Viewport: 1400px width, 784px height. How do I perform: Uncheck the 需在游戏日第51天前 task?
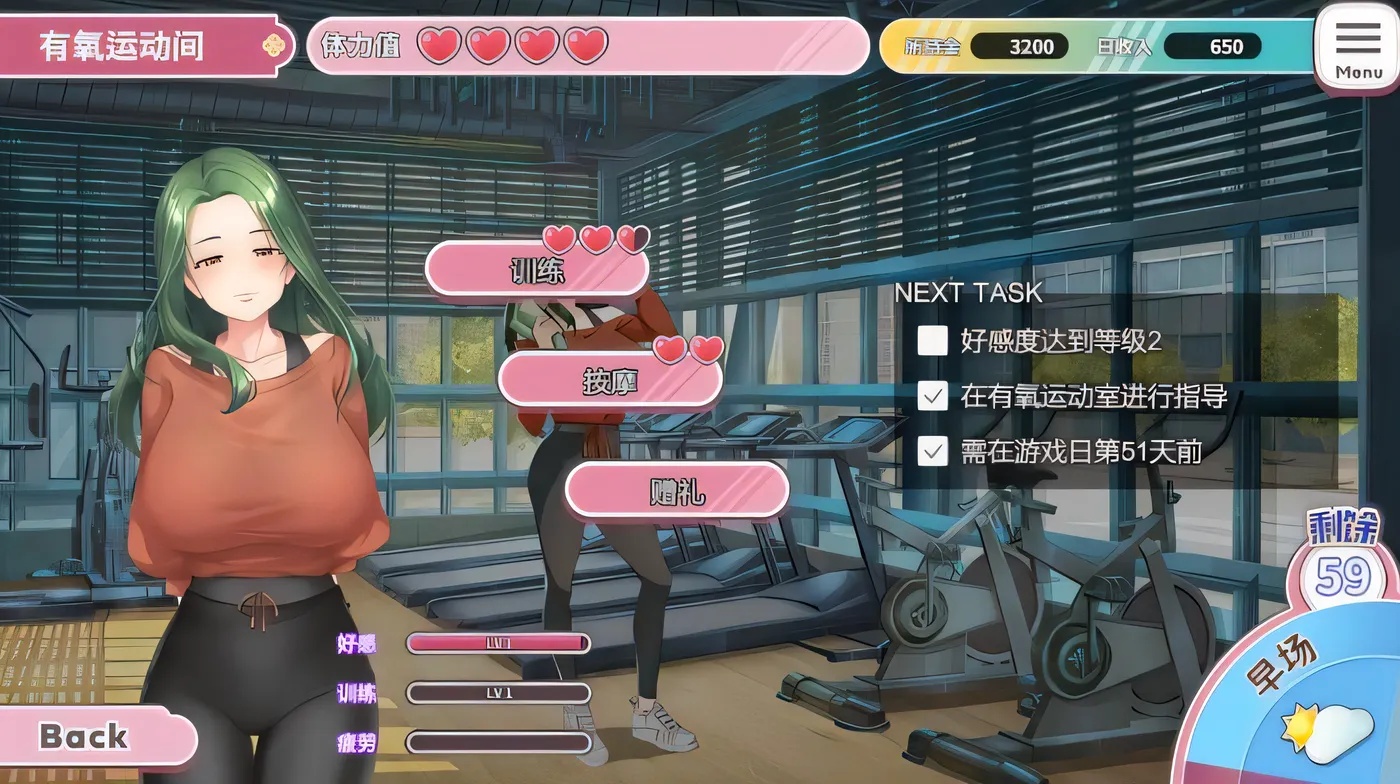pos(931,452)
